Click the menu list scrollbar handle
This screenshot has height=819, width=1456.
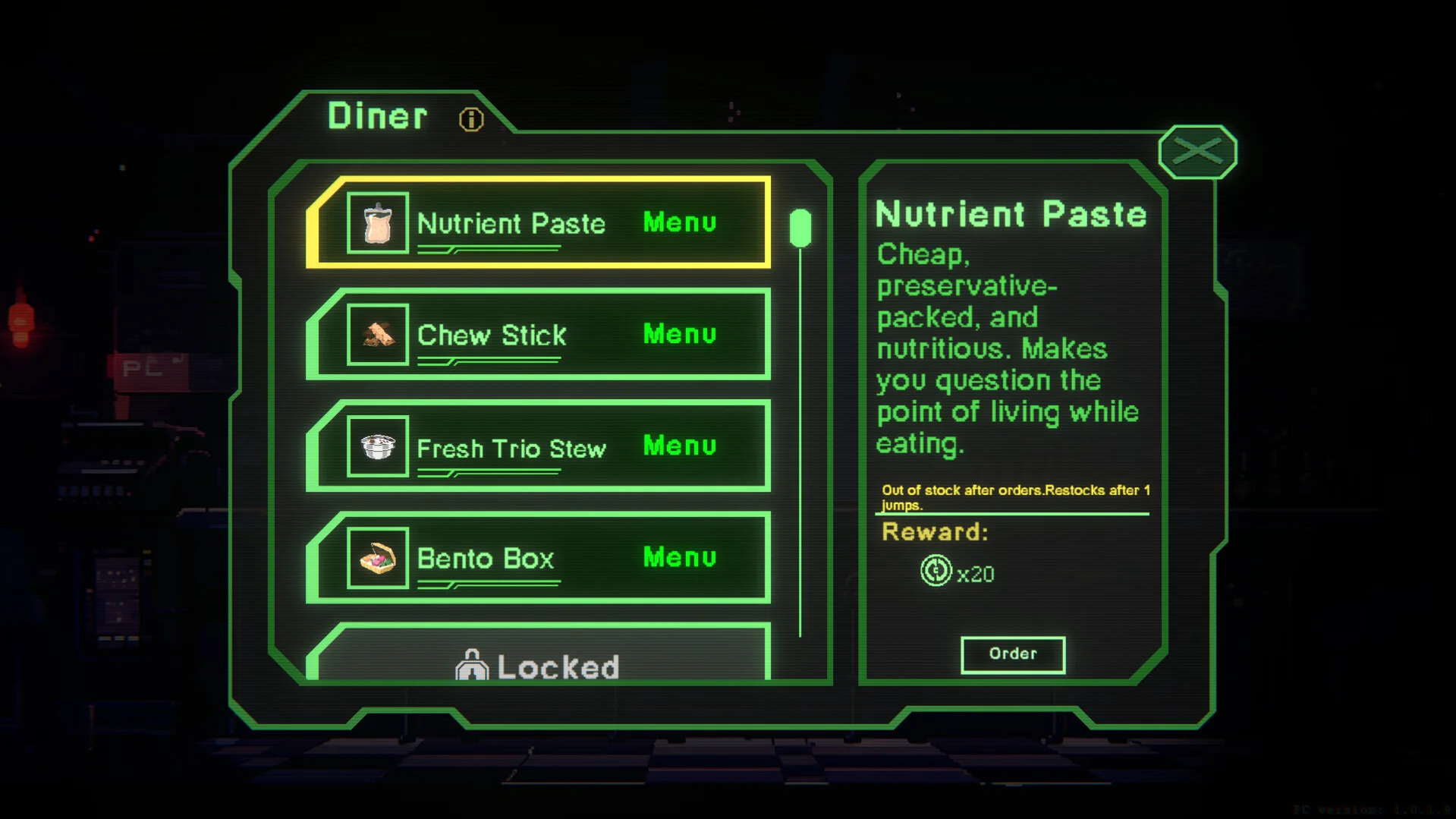800,228
